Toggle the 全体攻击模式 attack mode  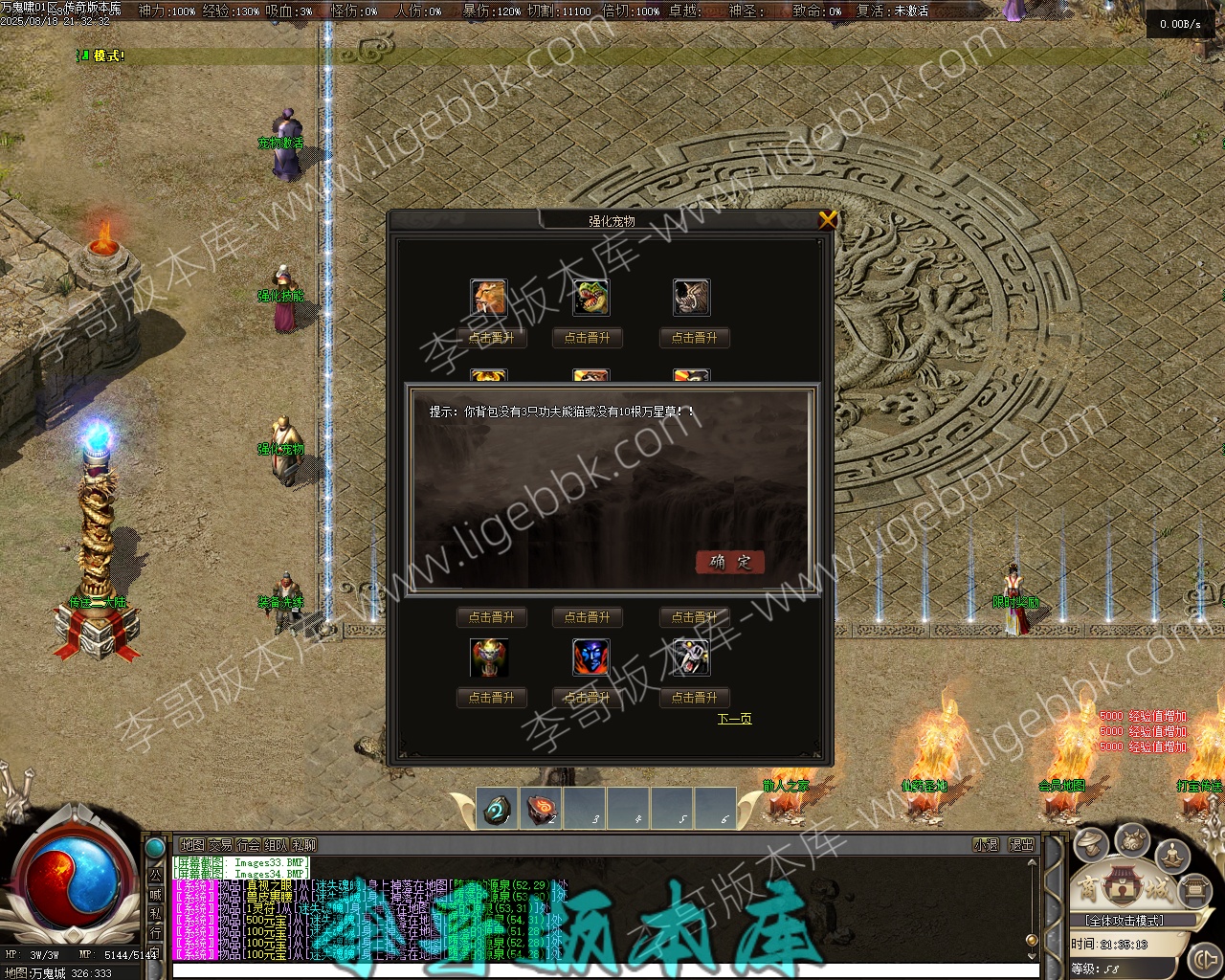pyautogui.click(x=1124, y=921)
